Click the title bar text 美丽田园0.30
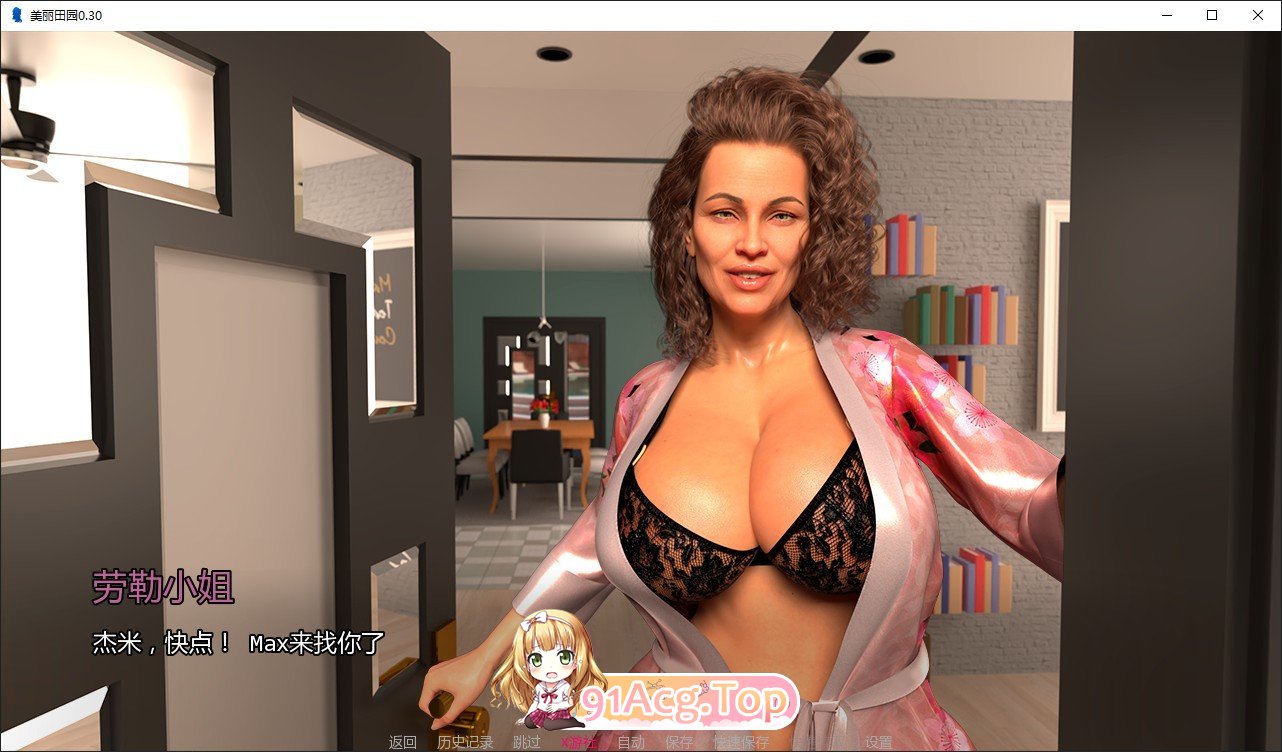This screenshot has width=1282, height=752. pos(65,15)
